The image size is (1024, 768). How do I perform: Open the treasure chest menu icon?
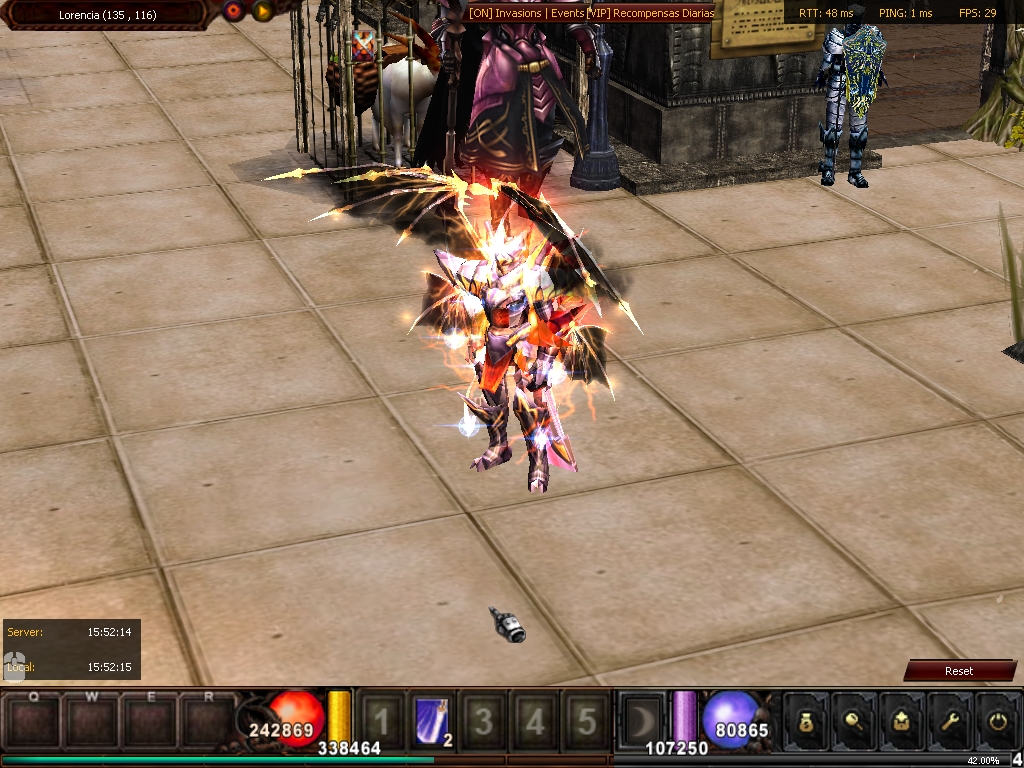click(902, 720)
